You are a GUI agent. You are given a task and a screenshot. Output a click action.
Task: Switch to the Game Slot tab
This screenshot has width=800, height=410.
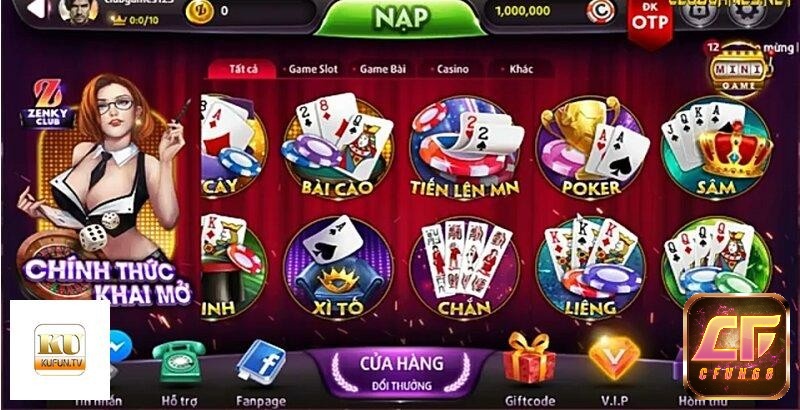[x=312, y=70]
